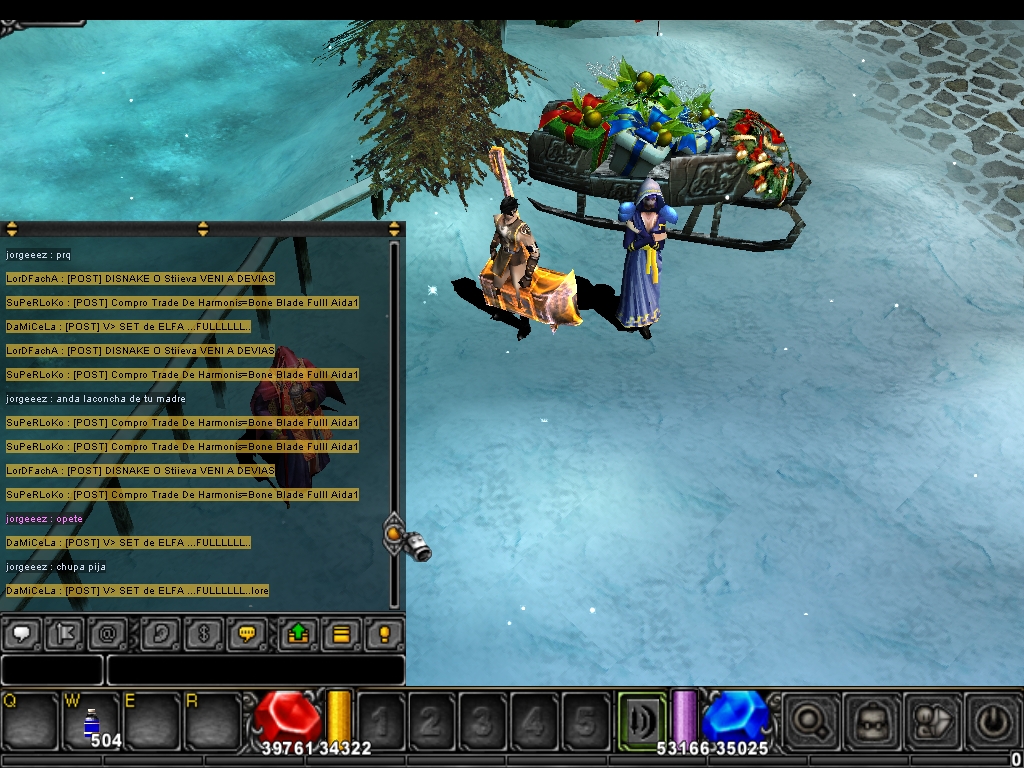Select the party flag chat button
Image resolution: width=1024 pixels, height=768 pixels.
pos(64,634)
